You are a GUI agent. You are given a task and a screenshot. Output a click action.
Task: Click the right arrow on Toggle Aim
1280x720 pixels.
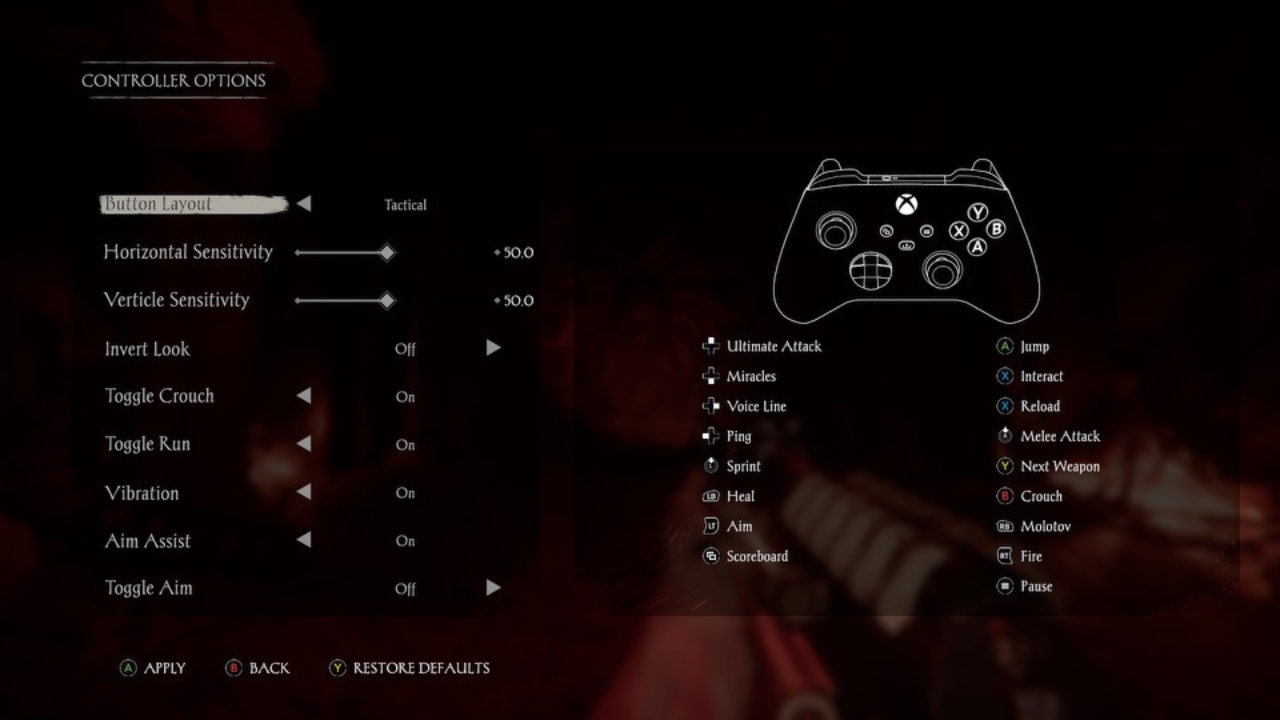coord(493,588)
